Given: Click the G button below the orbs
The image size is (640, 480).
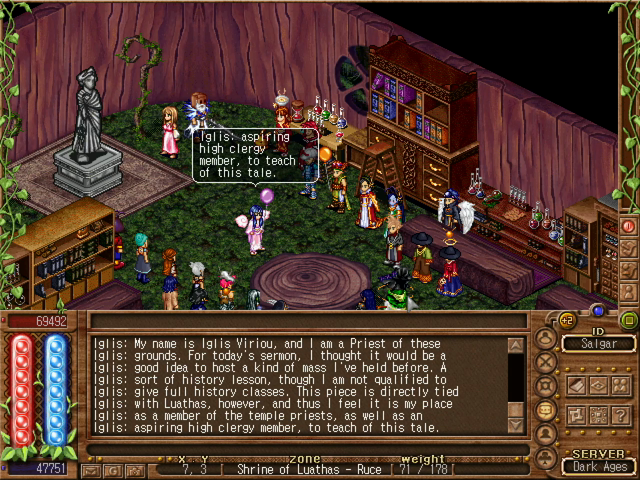Looking at the screenshot, I should pyautogui.click(x=112, y=468).
